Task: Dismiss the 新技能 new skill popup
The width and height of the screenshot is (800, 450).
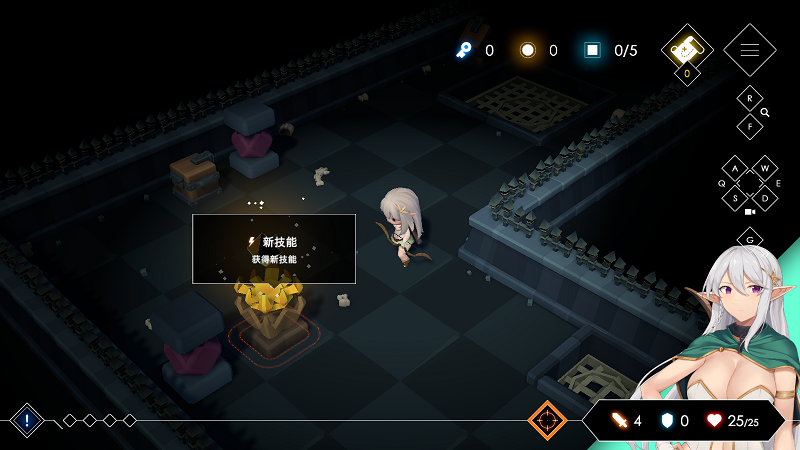Action: click(x=274, y=249)
